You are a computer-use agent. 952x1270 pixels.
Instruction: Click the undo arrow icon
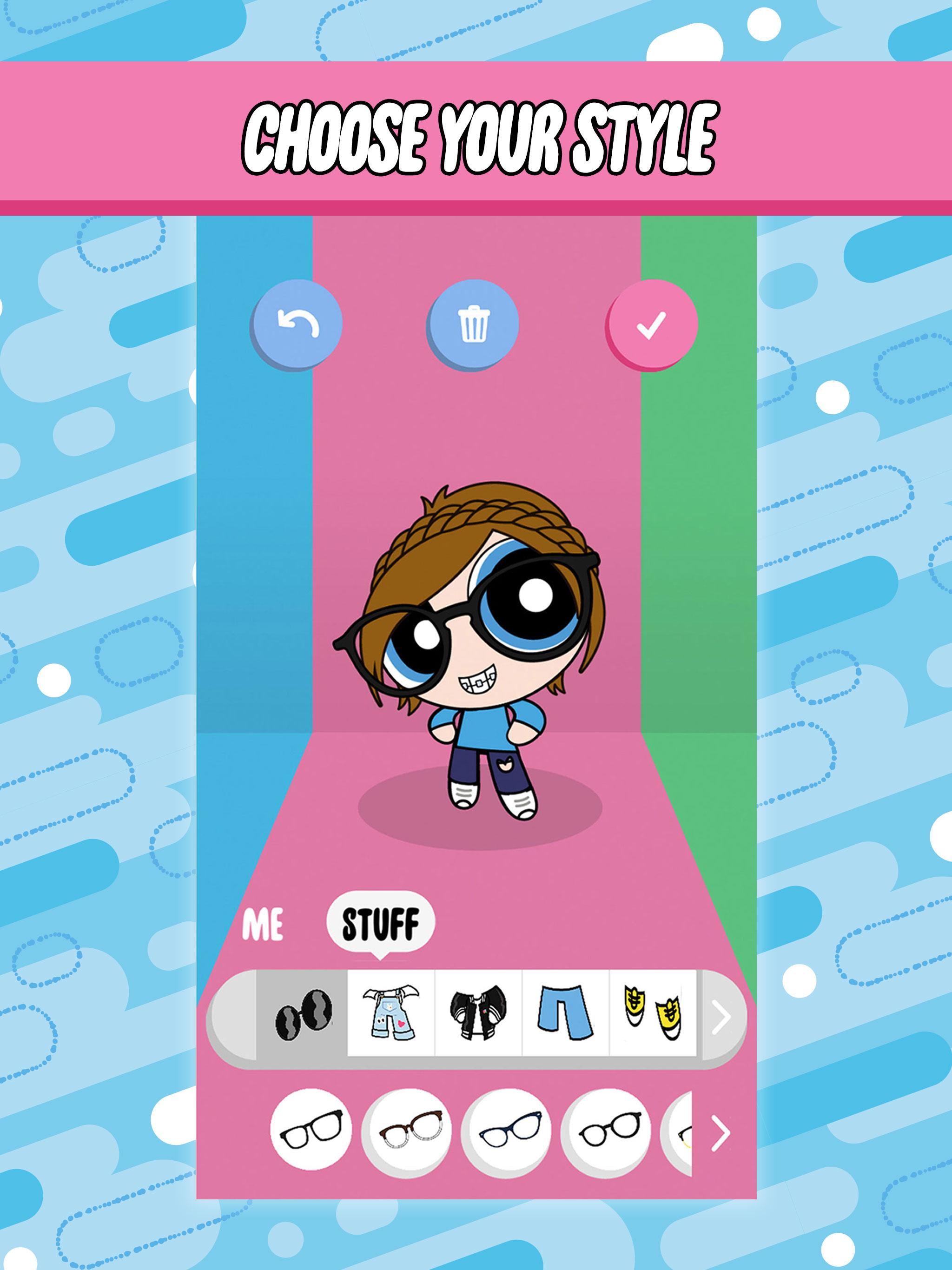[297, 324]
